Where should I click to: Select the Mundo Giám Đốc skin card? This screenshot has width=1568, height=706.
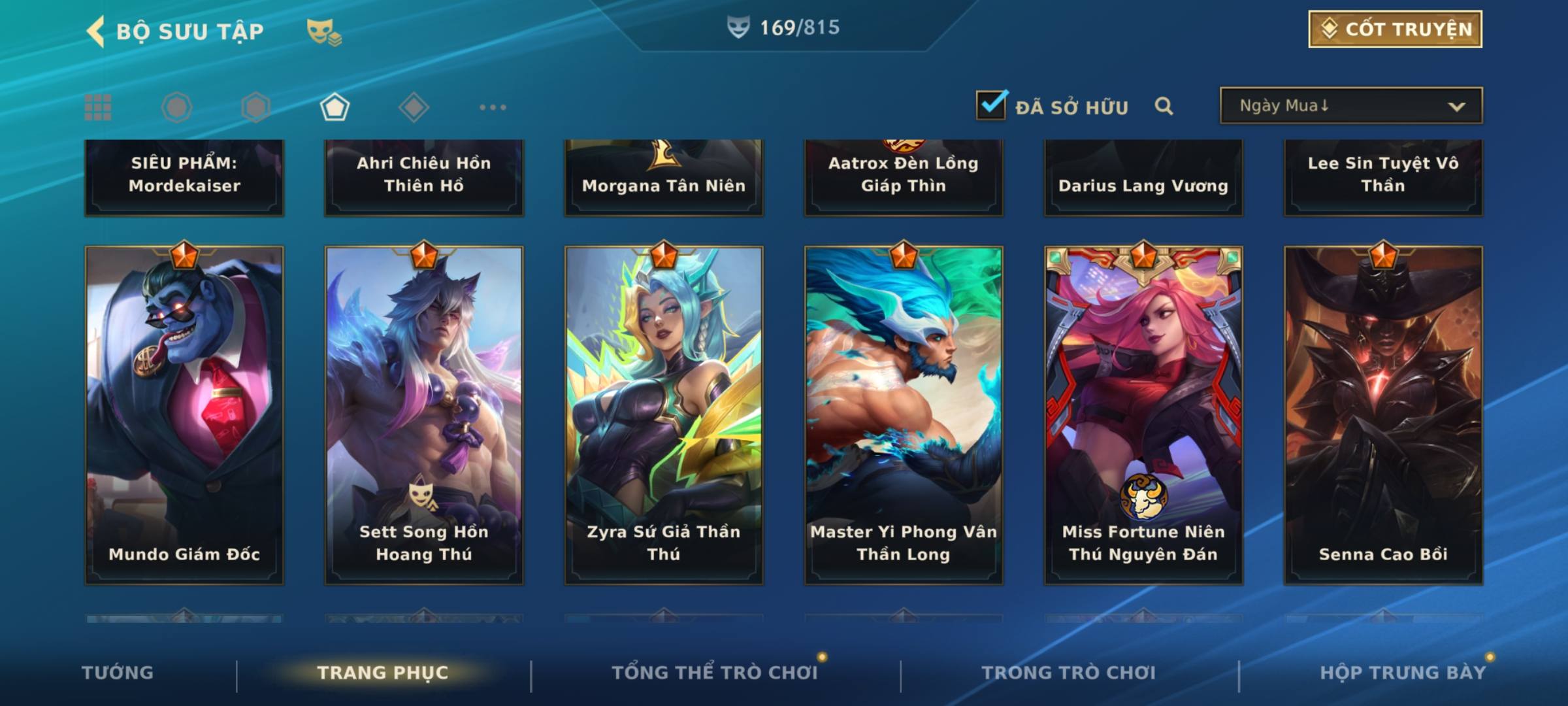tap(184, 414)
